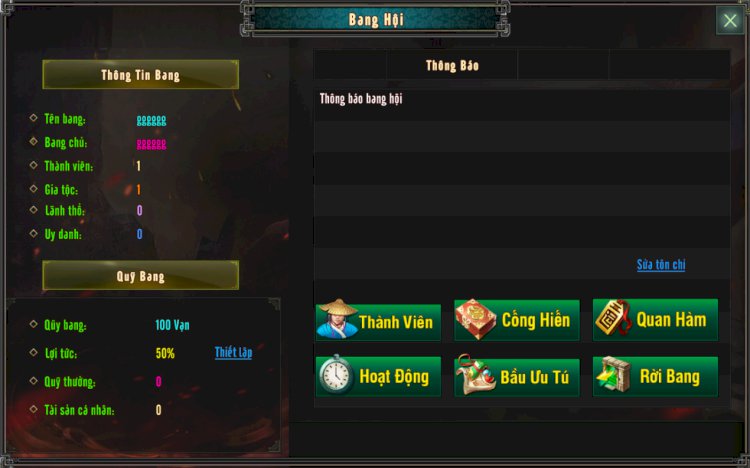The height and width of the screenshot is (468, 750).
Task: Open the Bầu Ưu Tú vote
Action: tap(516, 376)
